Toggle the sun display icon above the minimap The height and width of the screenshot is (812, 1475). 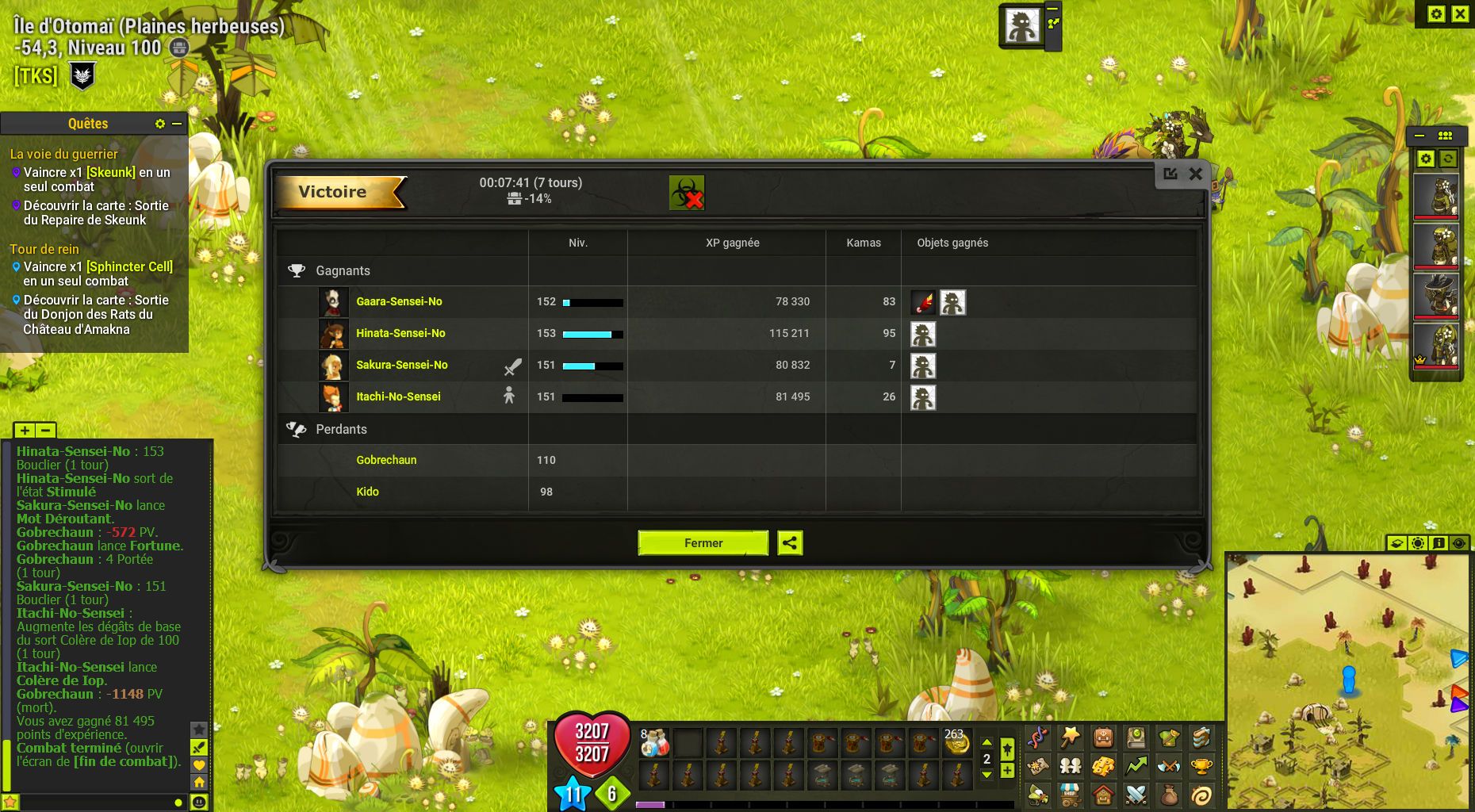1418,543
